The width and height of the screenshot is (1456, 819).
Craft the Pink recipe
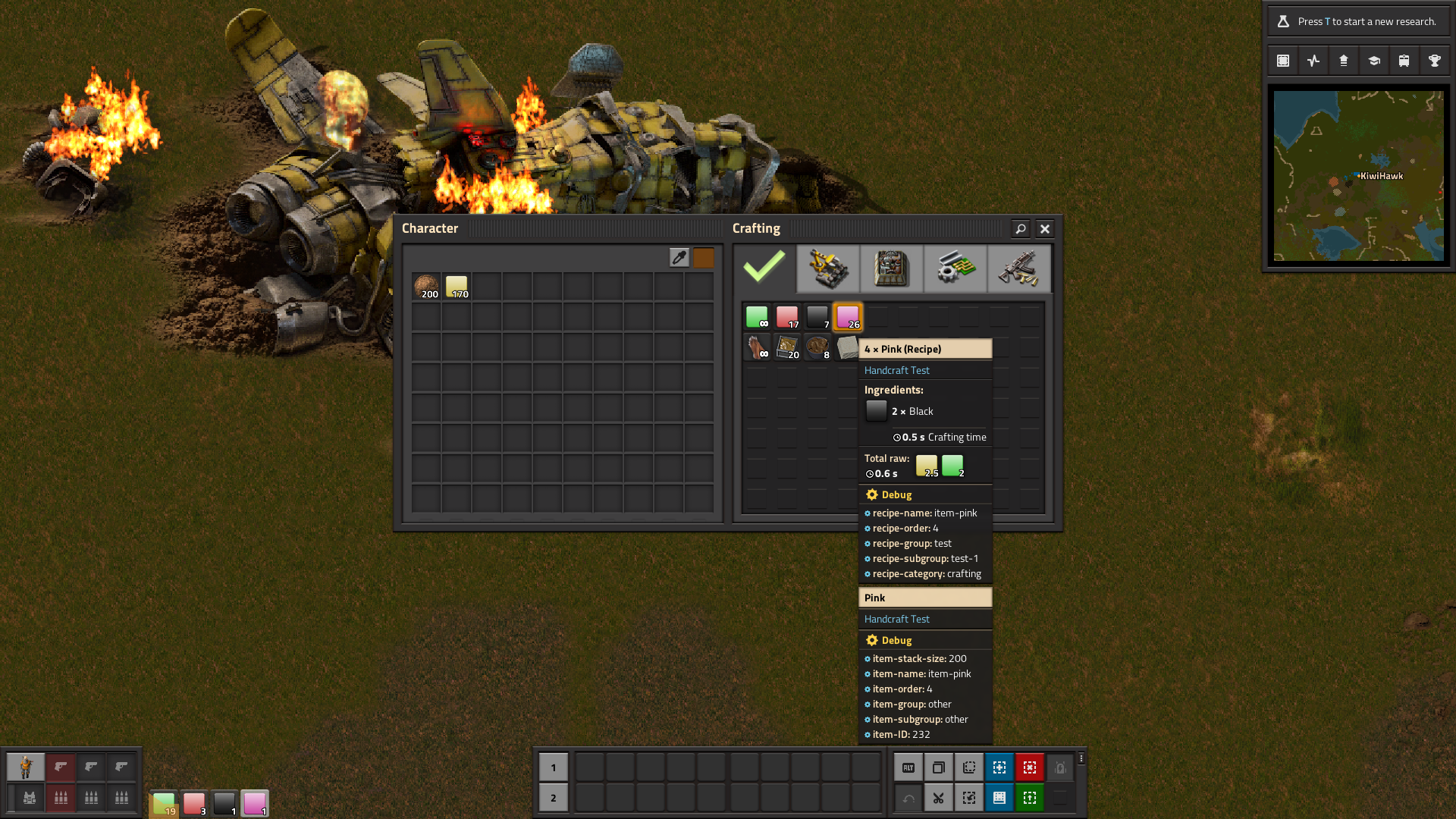[848, 316]
